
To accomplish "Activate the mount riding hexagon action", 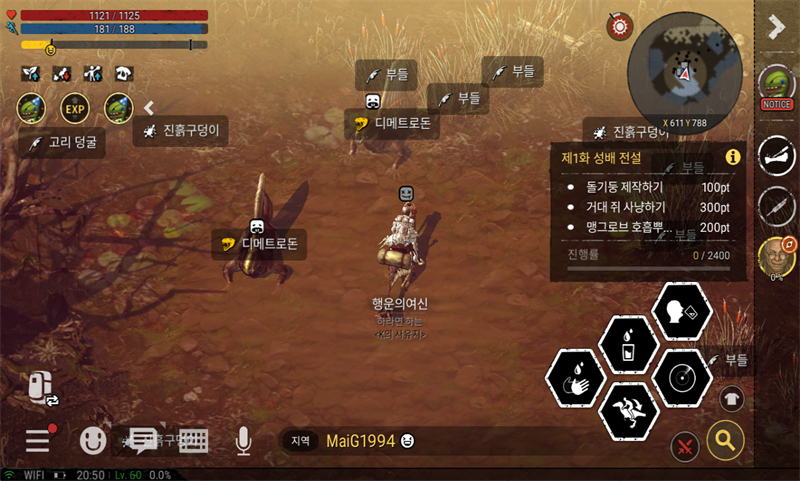I will (628, 412).
